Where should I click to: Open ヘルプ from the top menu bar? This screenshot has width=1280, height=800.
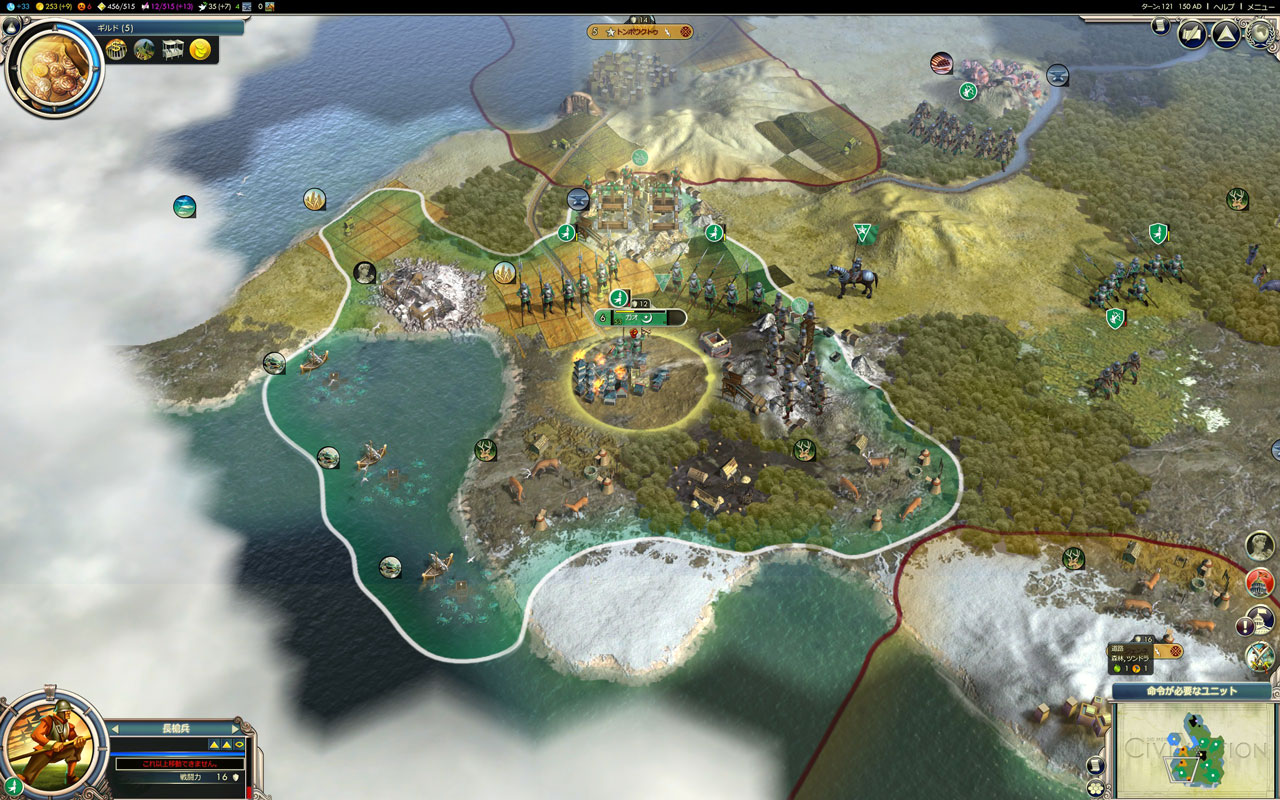[x=1222, y=6]
